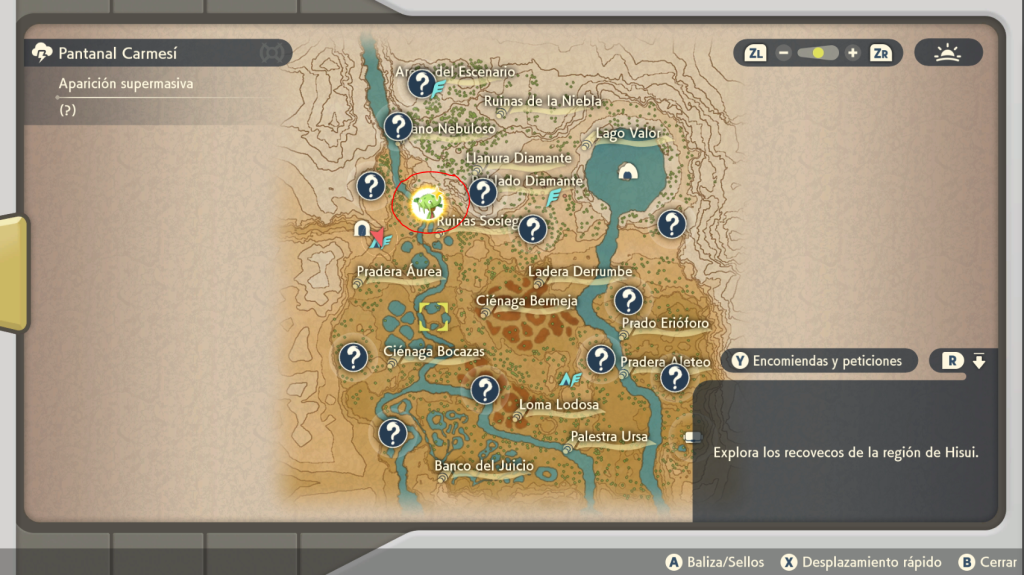Choose the camp tent marker at Lago Valor
Image resolution: width=1024 pixels, height=575 pixels.
pyautogui.click(x=627, y=171)
